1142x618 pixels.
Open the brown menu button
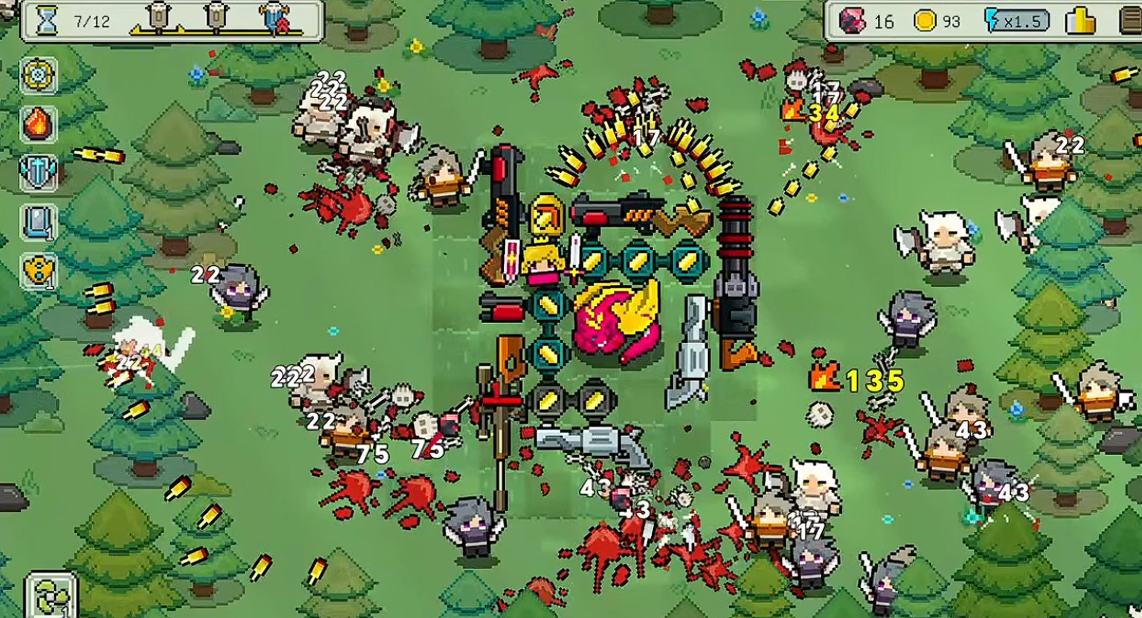(1130, 20)
